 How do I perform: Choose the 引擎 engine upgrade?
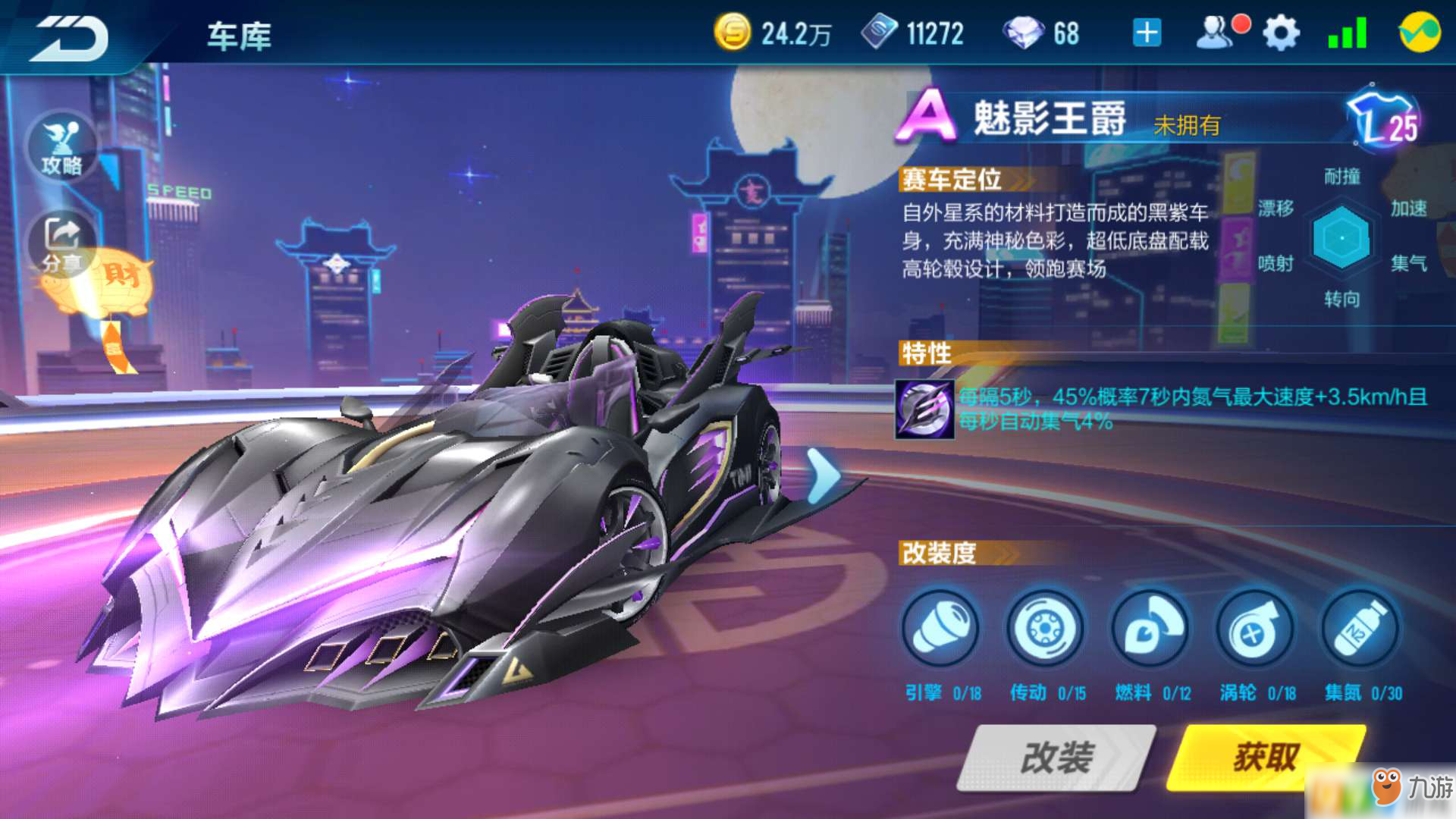click(940, 629)
